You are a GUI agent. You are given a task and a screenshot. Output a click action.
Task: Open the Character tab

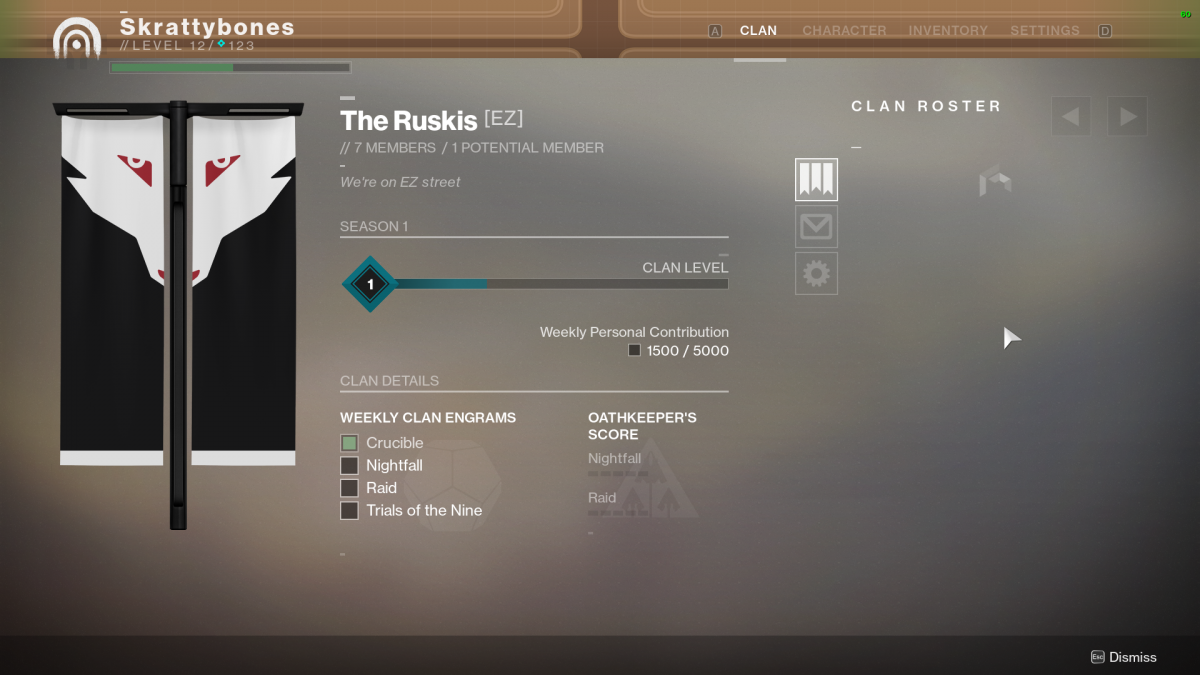coord(844,31)
